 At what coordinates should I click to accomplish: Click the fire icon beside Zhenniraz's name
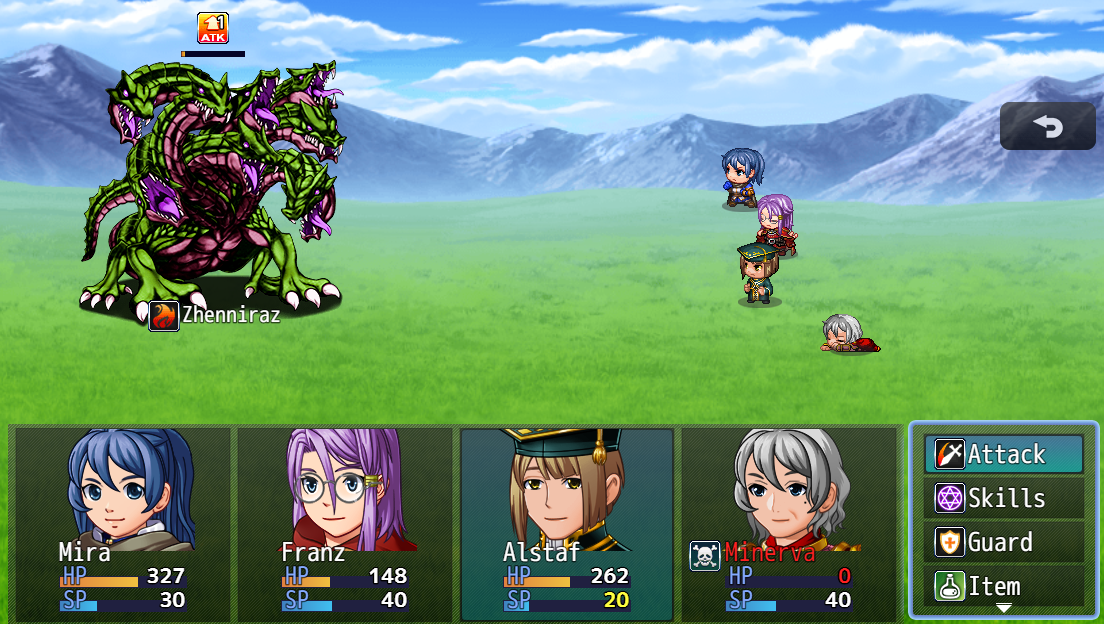click(x=164, y=316)
